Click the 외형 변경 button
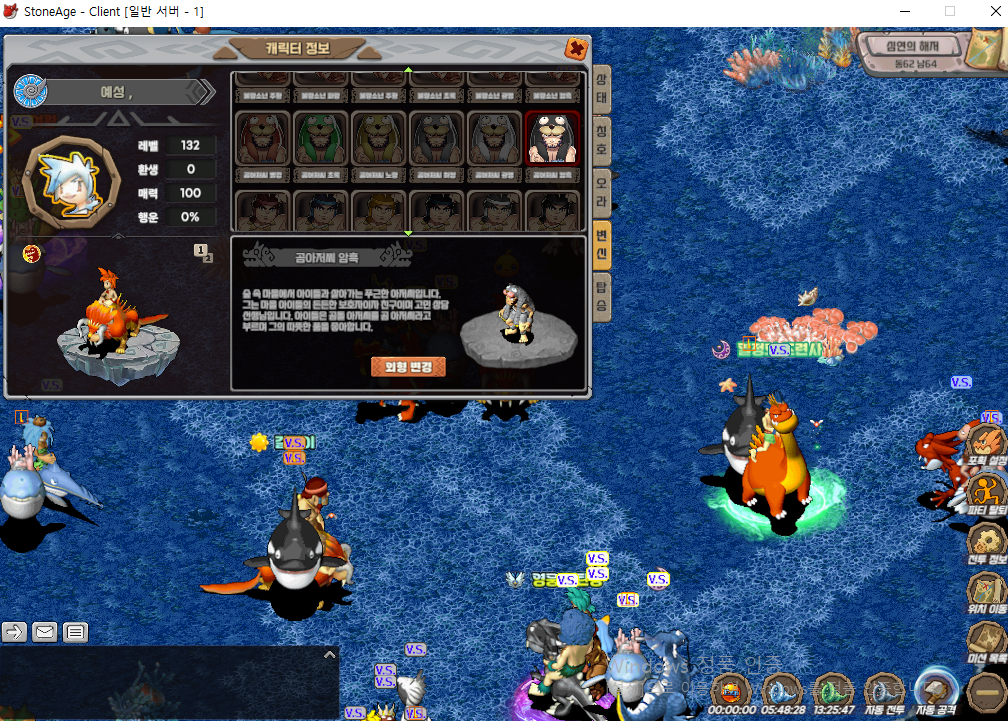Viewport: 1008px width, 721px height. point(408,366)
